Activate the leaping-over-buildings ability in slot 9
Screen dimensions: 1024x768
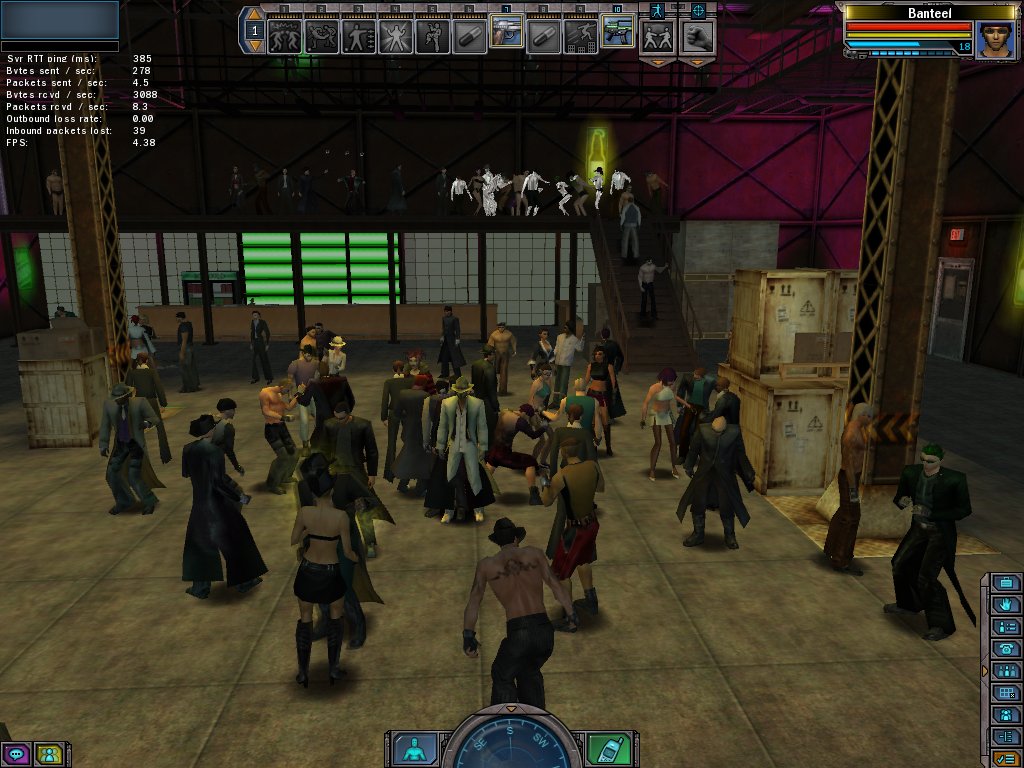coord(579,36)
